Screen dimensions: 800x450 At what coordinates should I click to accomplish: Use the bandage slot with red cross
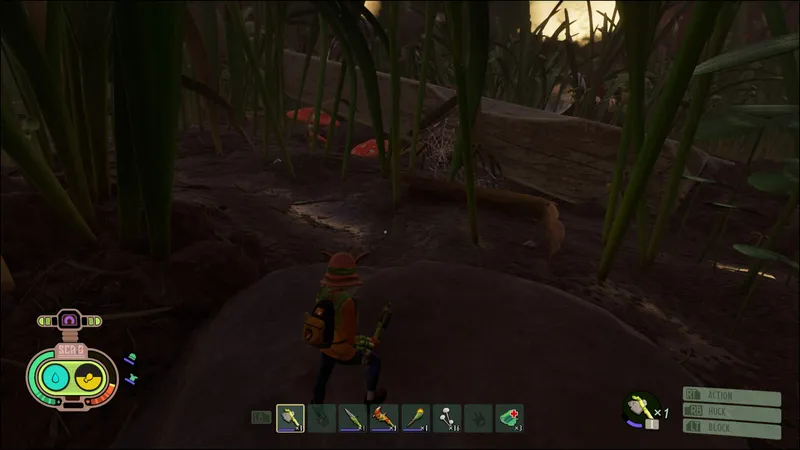(x=509, y=417)
